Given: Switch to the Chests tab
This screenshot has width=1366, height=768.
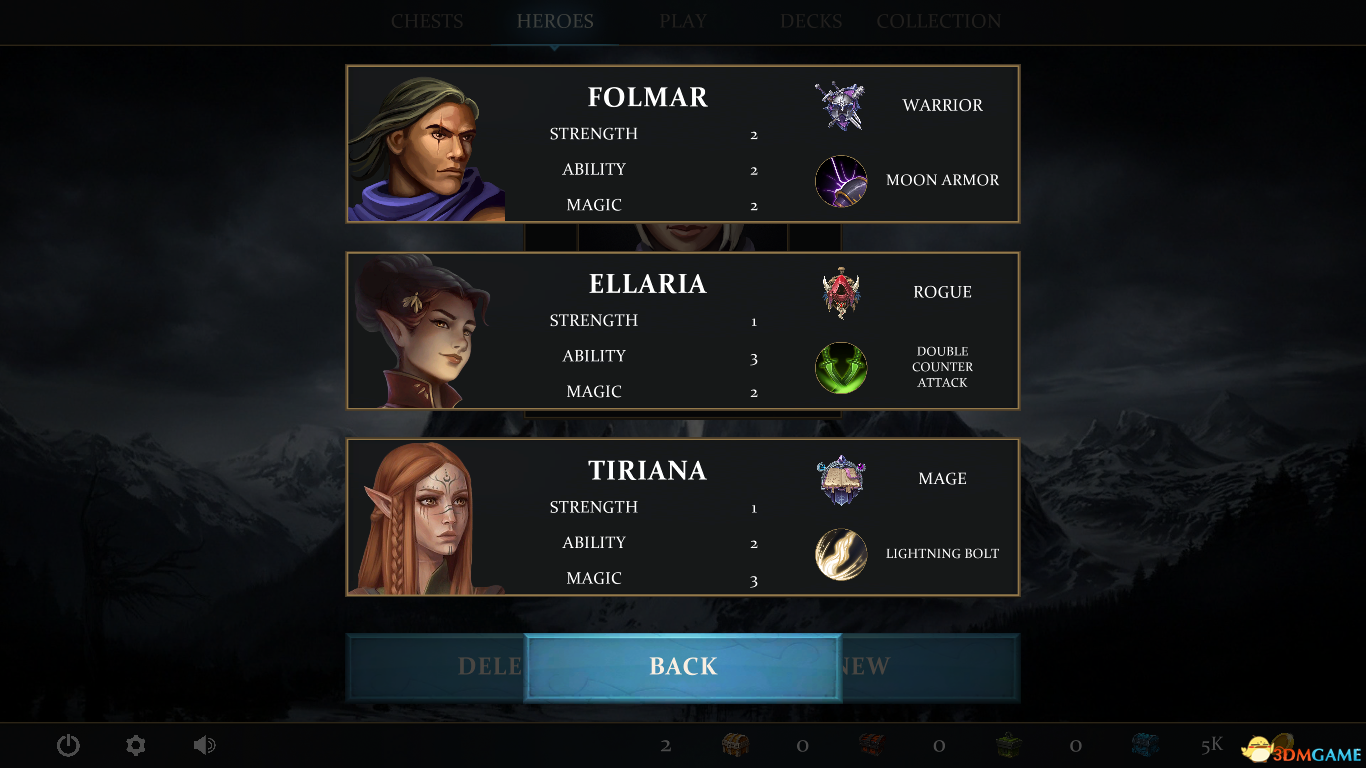Looking at the screenshot, I should [x=427, y=21].
